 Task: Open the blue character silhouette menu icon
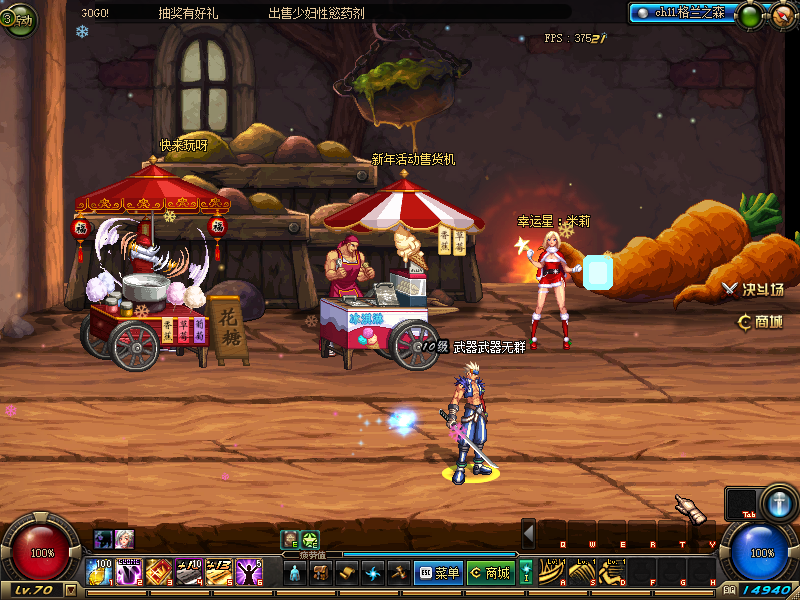295,573
